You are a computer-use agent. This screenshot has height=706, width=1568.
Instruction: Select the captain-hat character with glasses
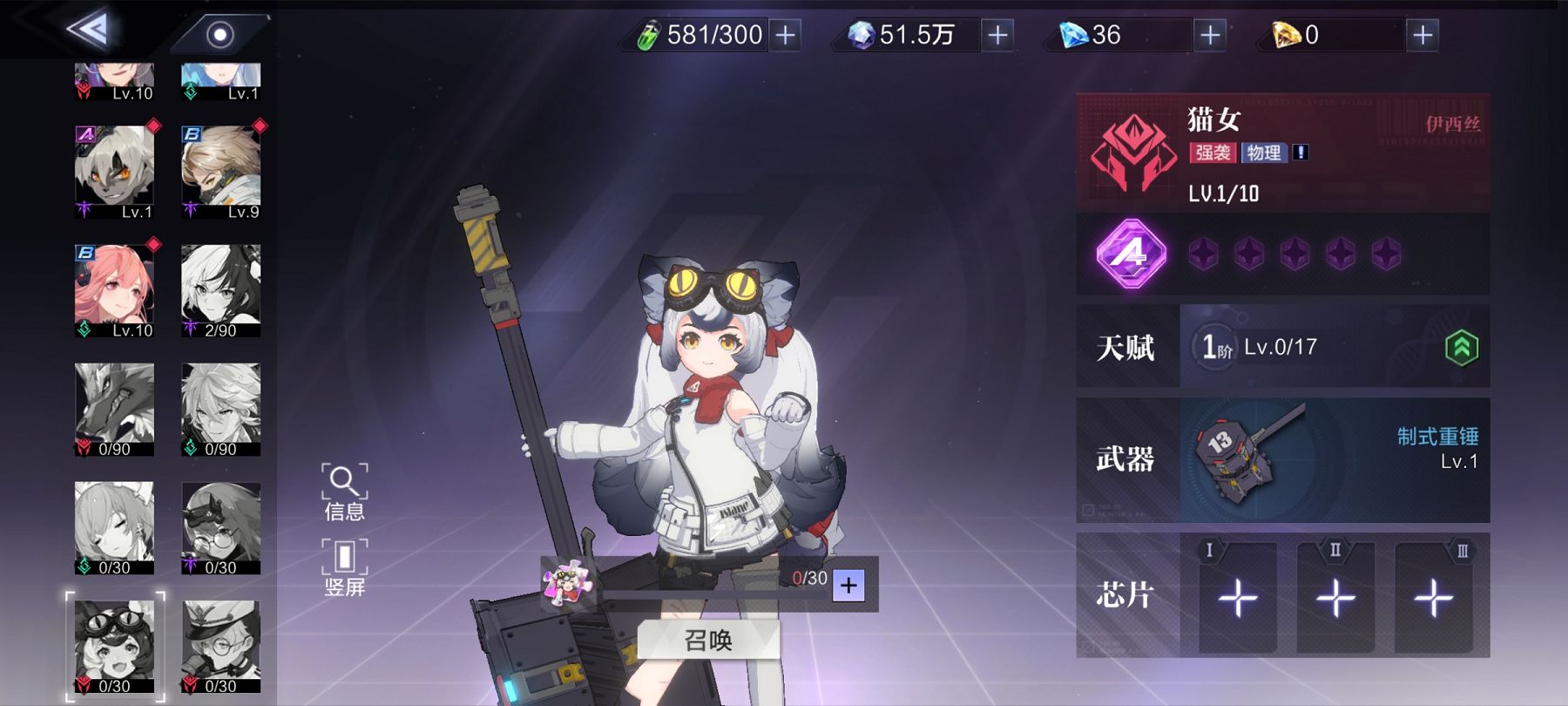(220, 646)
